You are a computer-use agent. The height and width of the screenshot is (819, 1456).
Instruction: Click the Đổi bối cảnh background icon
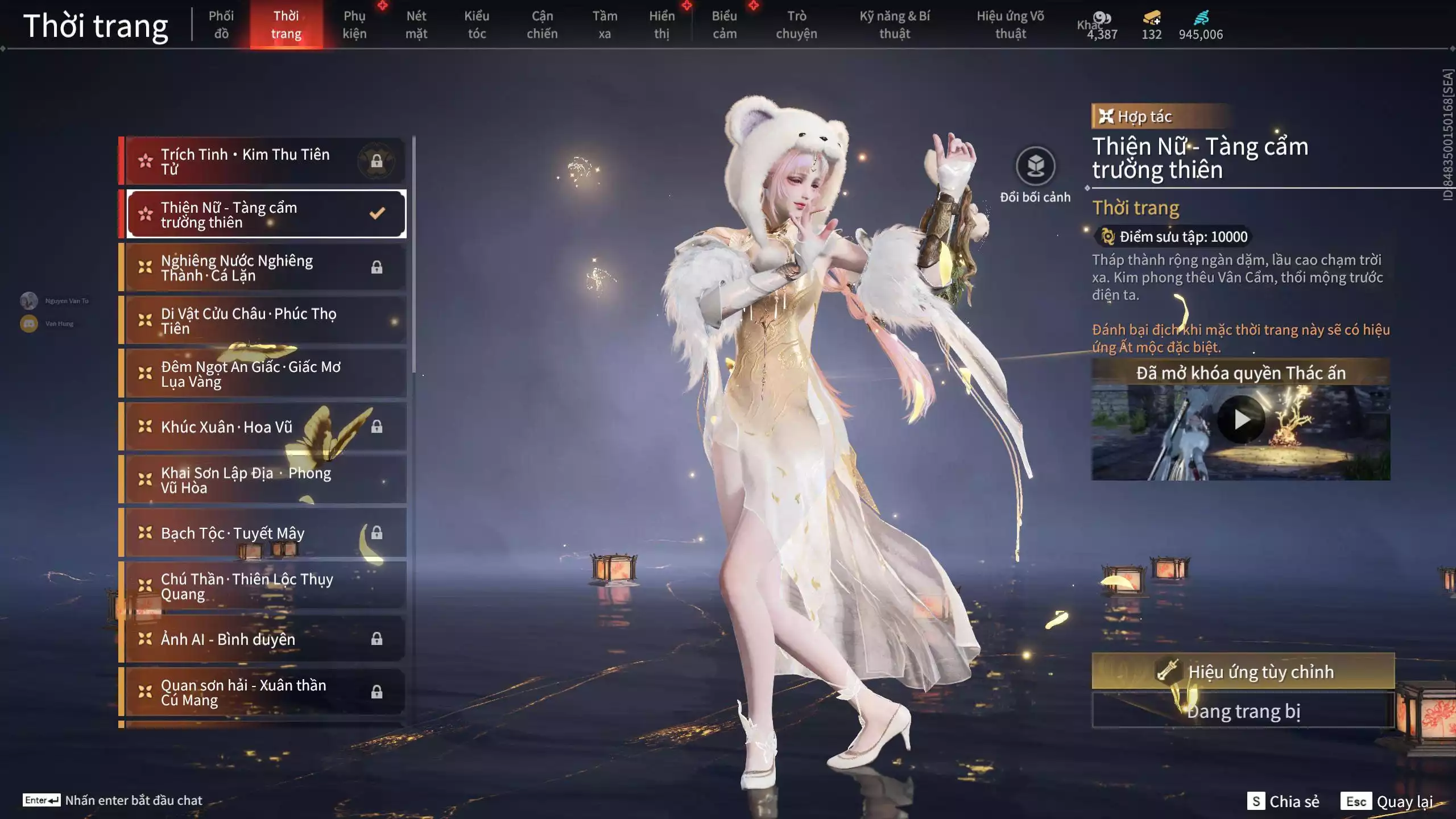1035,167
